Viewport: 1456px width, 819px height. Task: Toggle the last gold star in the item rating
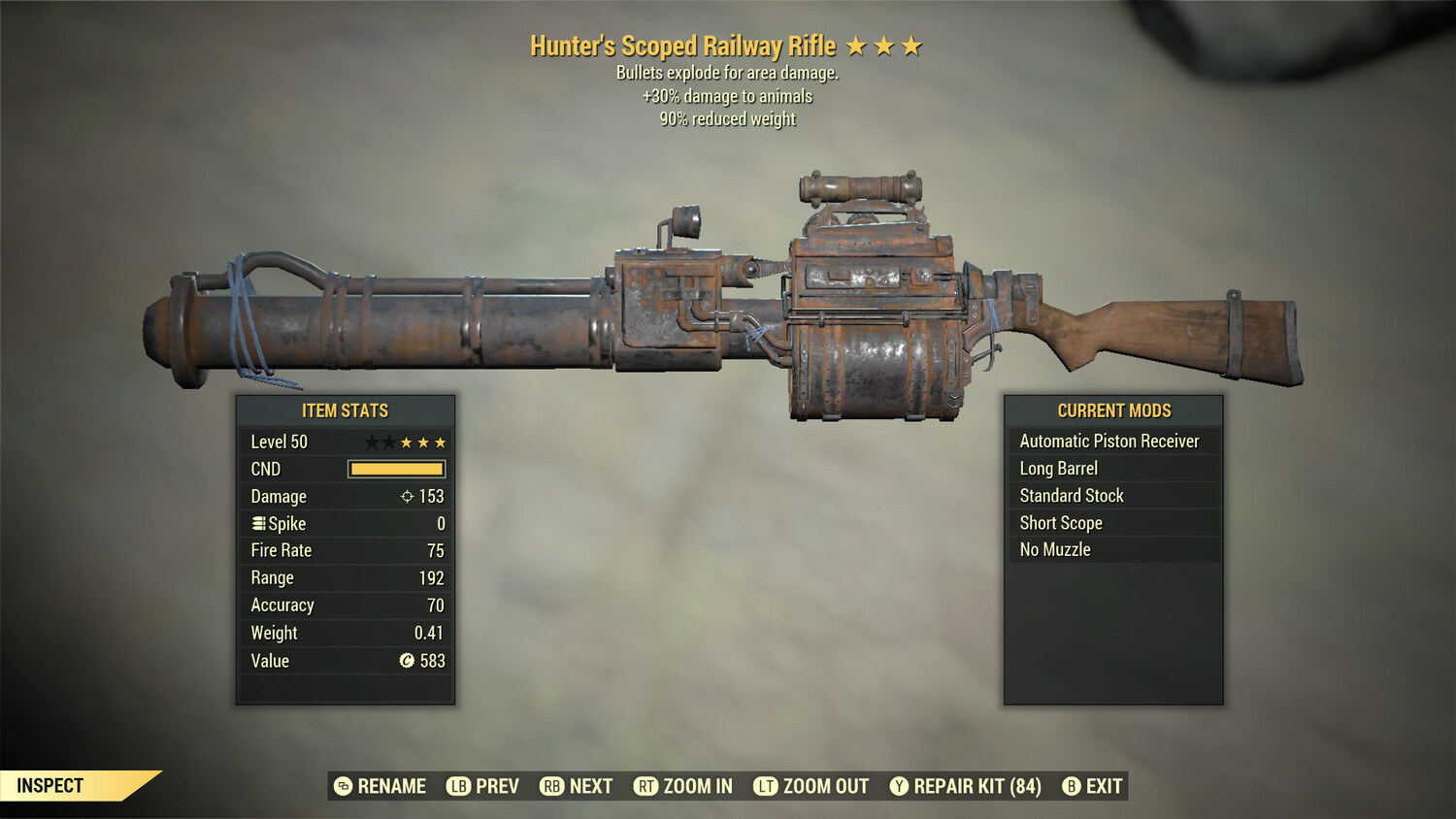(440, 441)
